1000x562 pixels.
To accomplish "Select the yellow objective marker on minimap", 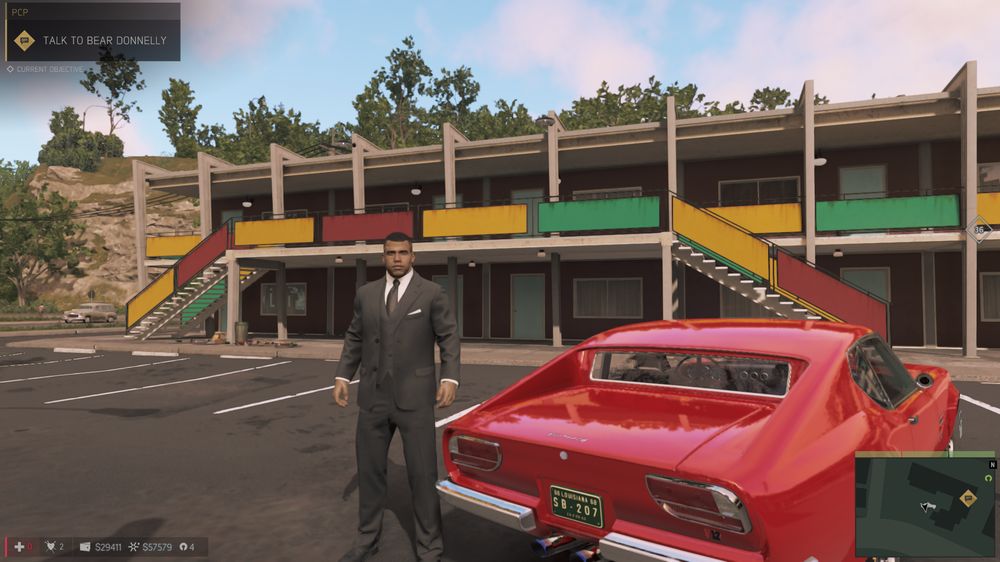I will pos(967,497).
